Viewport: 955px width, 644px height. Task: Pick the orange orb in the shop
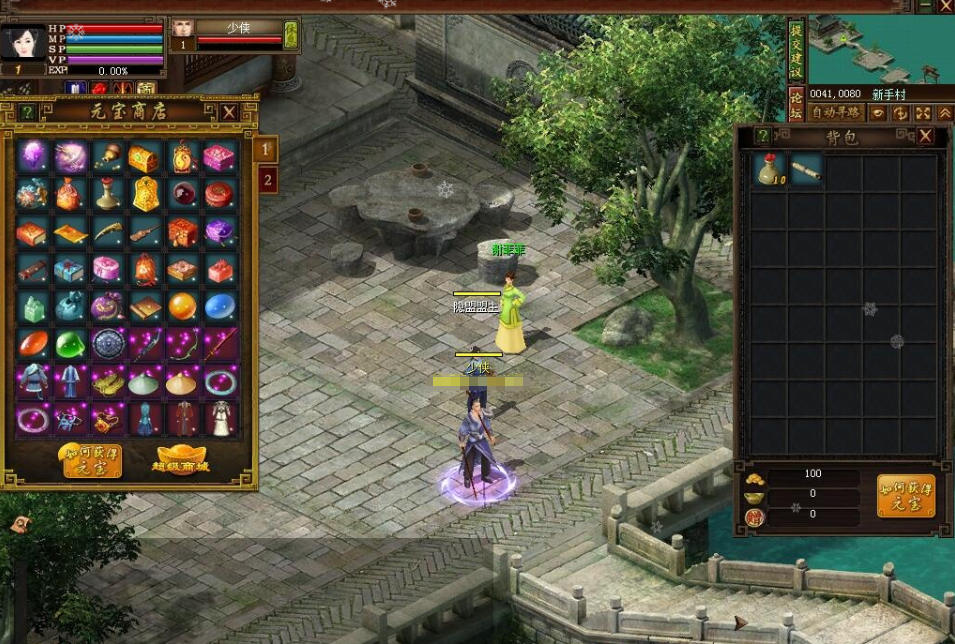click(x=182, y=306)
